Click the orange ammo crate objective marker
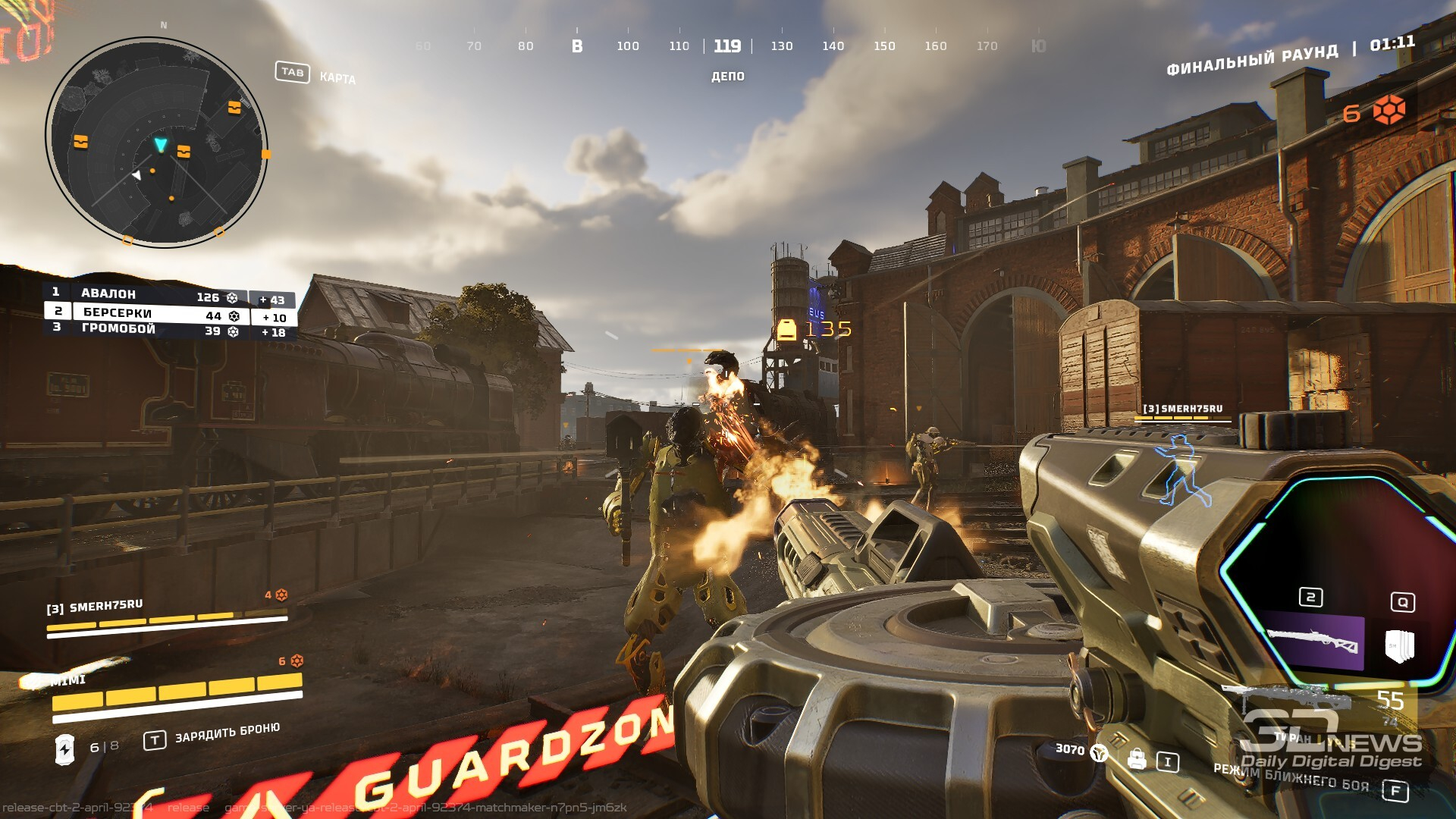1456x819 pixels. point(786,329)
